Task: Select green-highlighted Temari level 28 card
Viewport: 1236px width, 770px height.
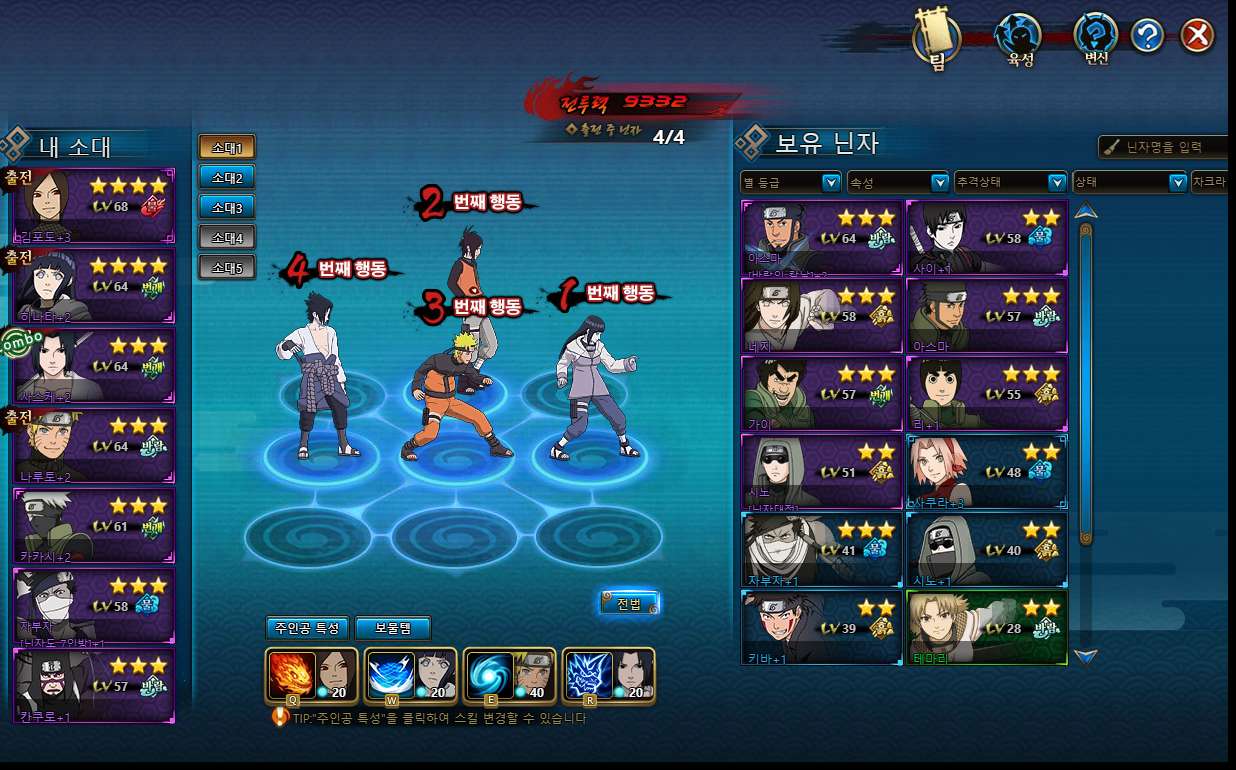Action: [986, 627]
